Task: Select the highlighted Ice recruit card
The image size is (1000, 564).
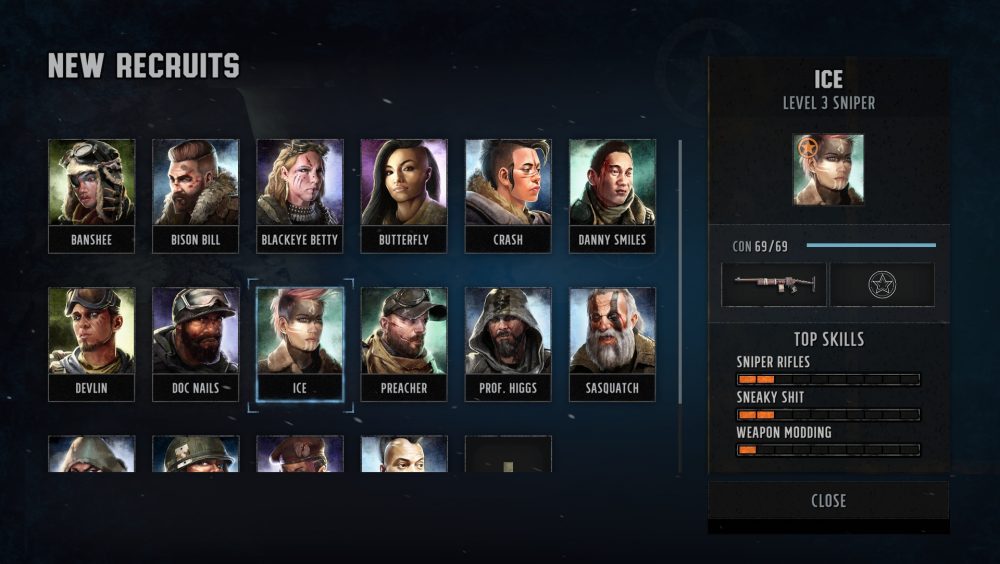Action: [x=299, y=343]
